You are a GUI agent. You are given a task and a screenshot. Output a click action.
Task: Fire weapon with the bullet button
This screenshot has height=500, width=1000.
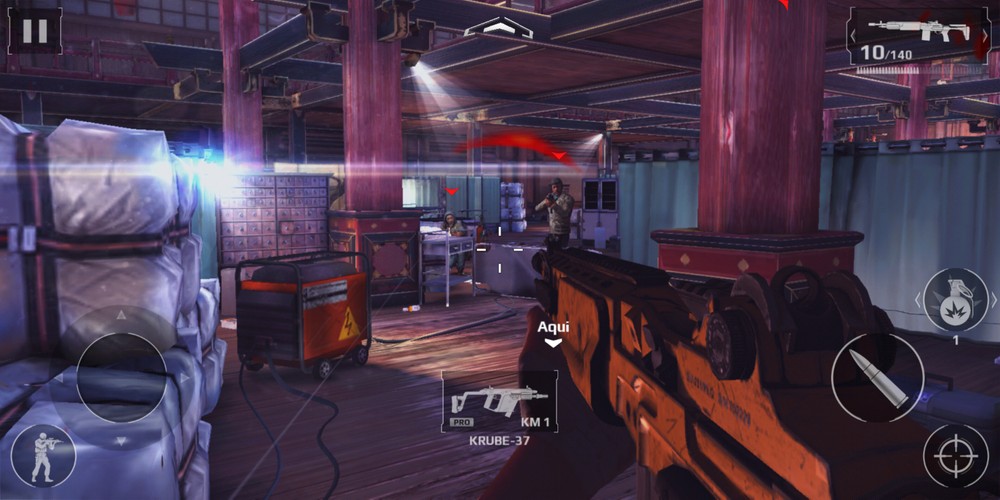point(877,377)
